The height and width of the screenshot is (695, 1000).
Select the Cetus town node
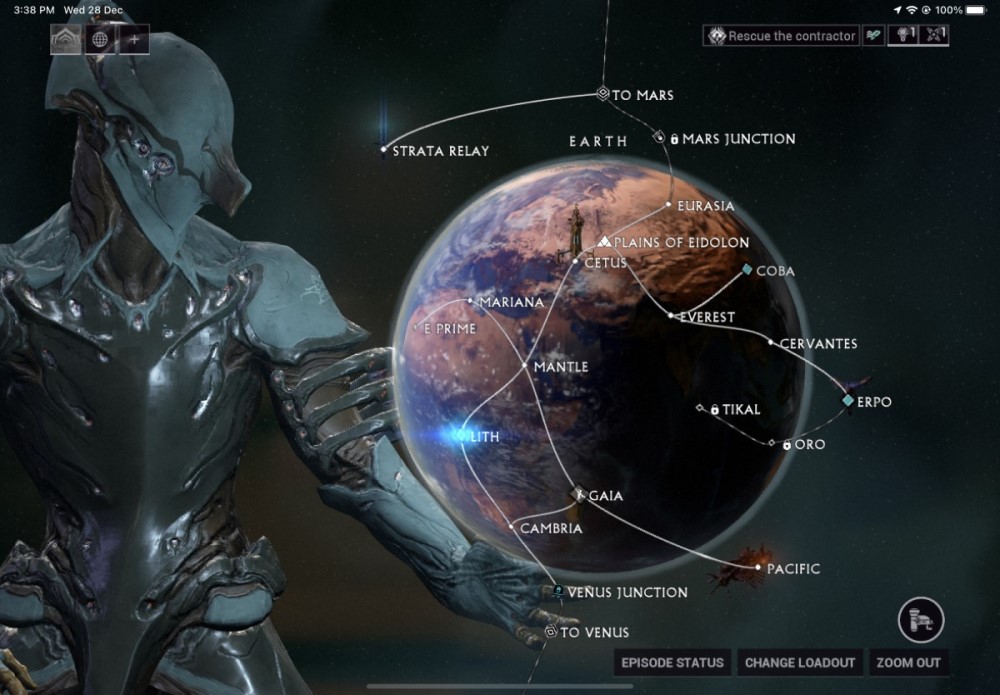(576, 262)
